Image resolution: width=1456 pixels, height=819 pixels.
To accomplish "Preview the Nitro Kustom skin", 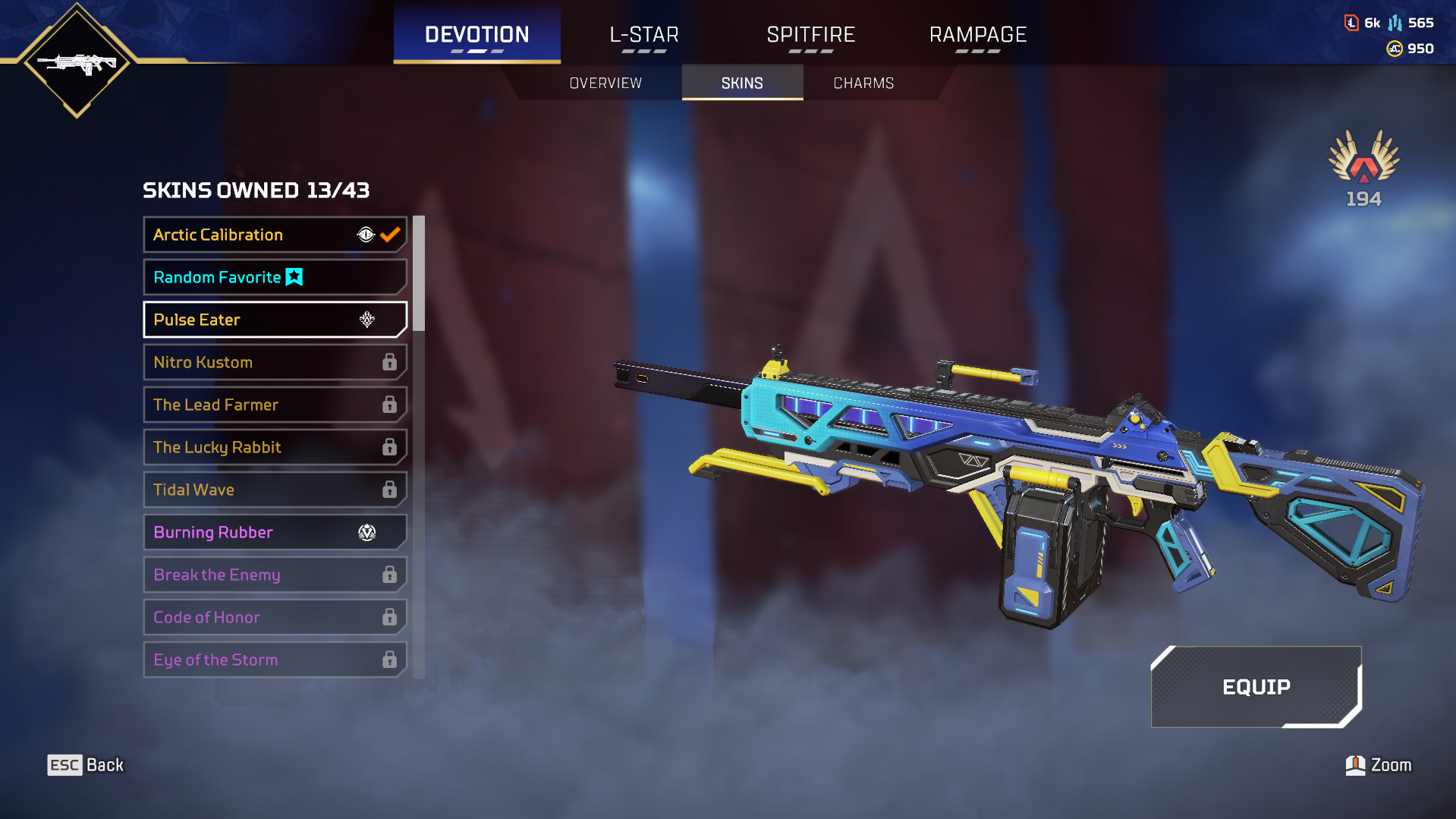I will pos(275,362).
